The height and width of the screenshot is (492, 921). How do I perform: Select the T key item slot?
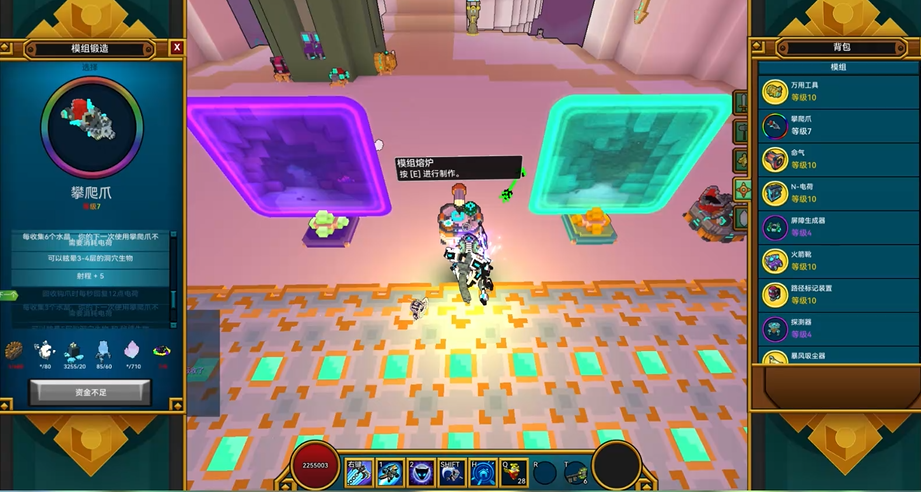point(575,473)
